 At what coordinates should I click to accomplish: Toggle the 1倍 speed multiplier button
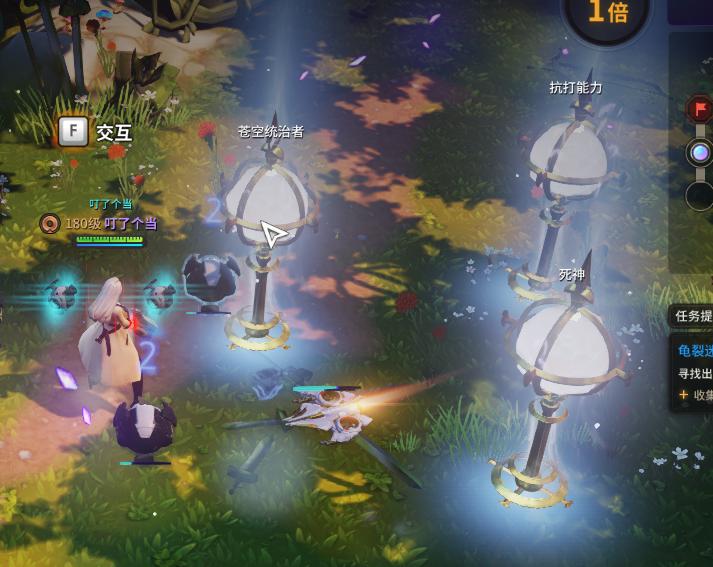coord(608,13)
